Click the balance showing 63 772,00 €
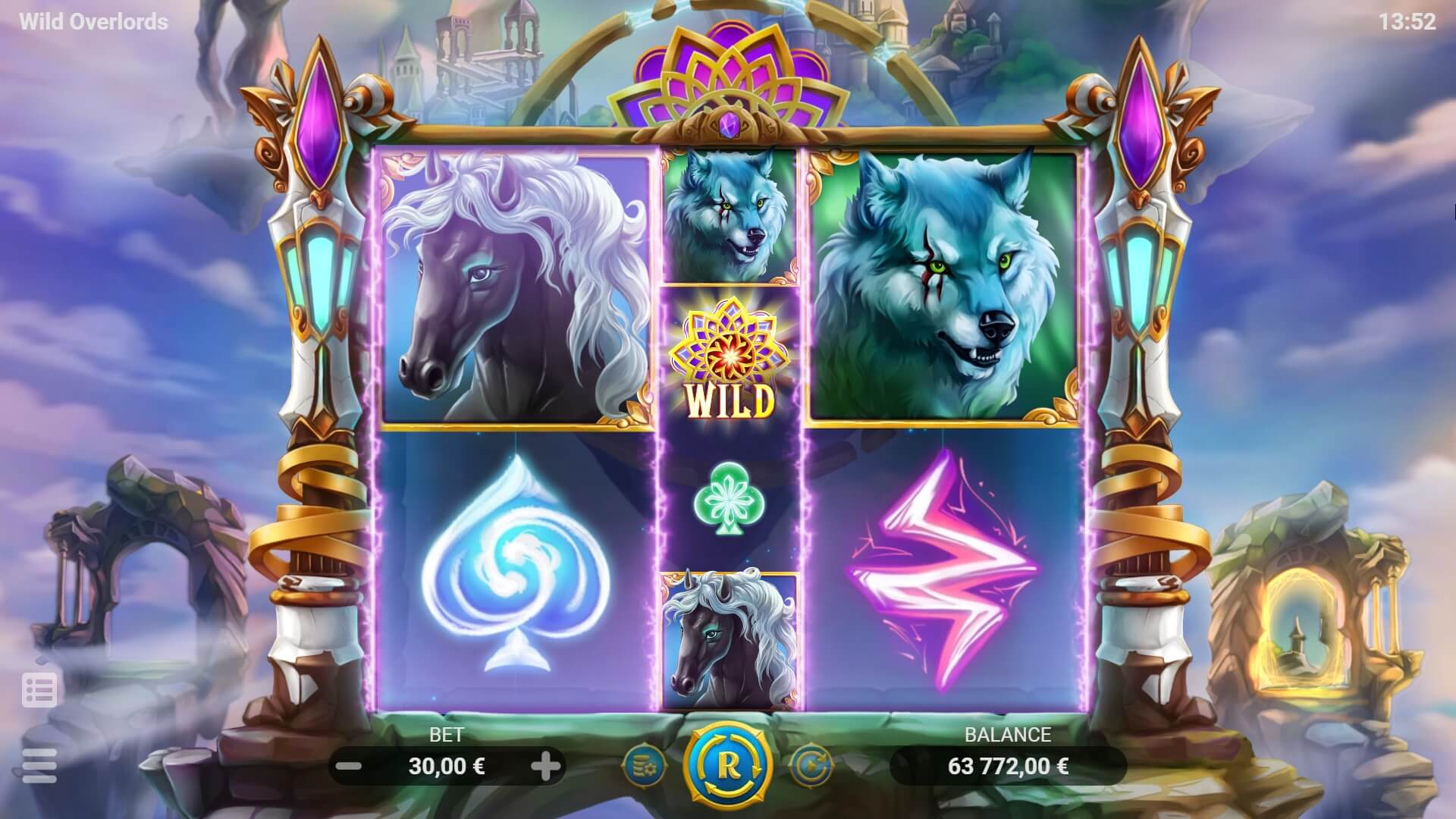 click(x=1009, y=767)
